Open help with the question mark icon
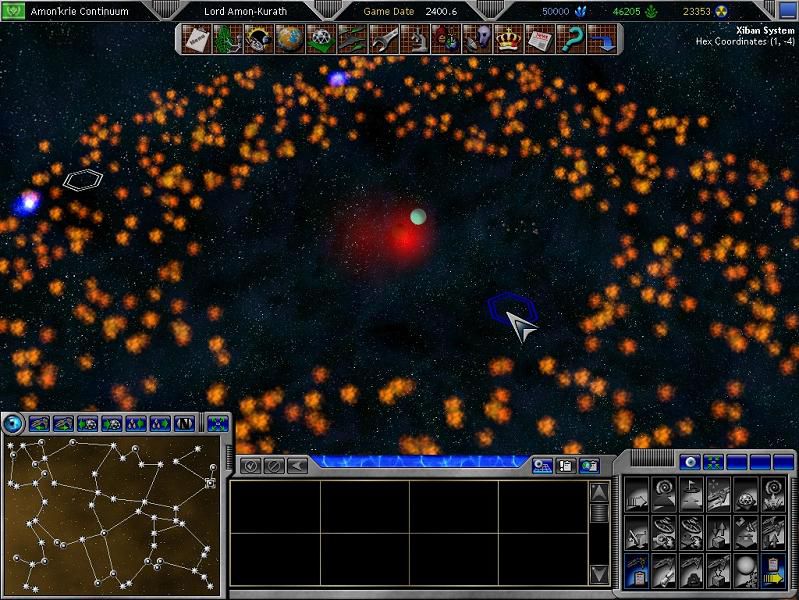Image resolution: width=799 pixels, height=600 pixels. point(572,40)
